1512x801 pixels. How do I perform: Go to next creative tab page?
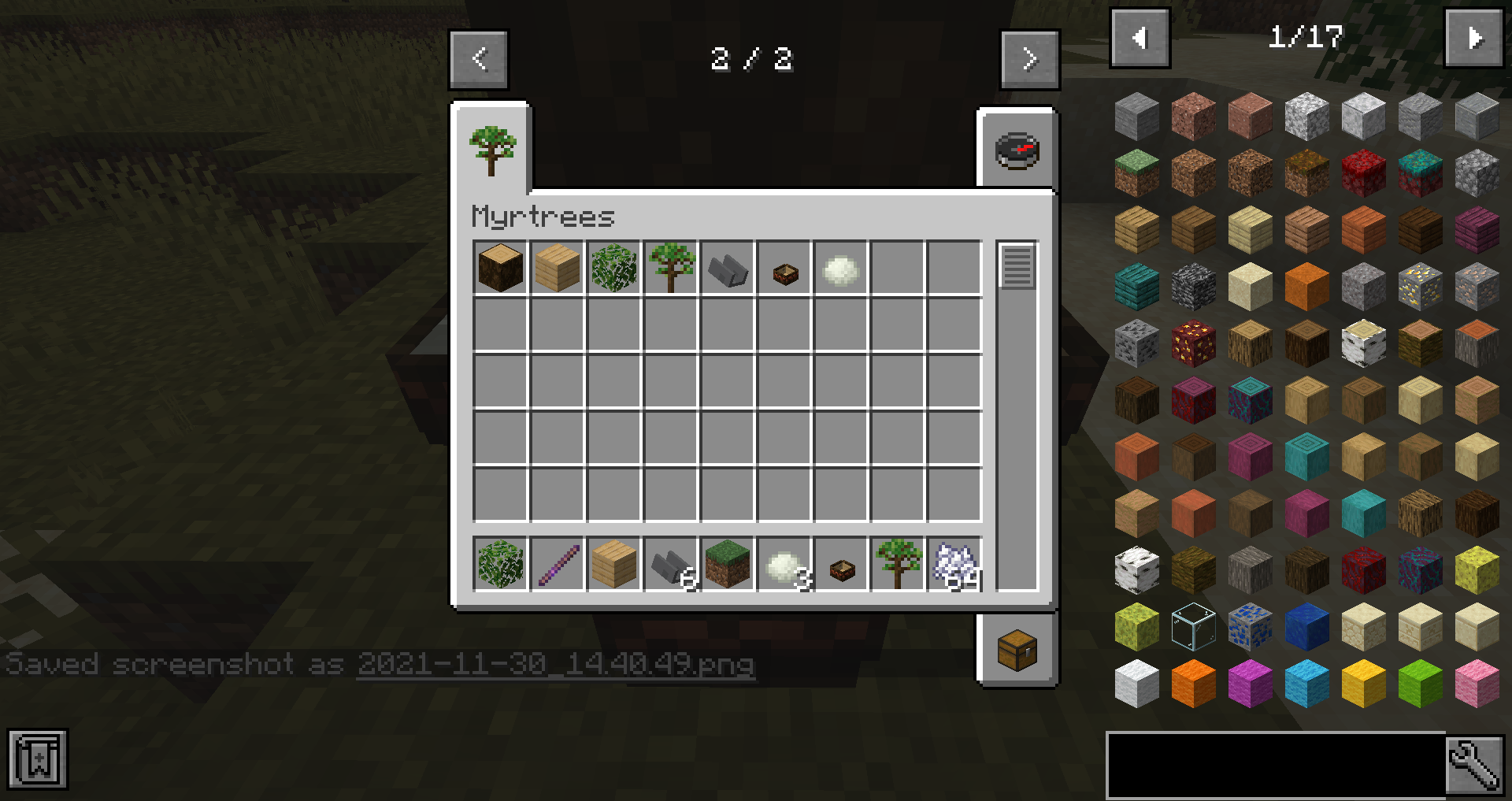[x=1029, y=60]
